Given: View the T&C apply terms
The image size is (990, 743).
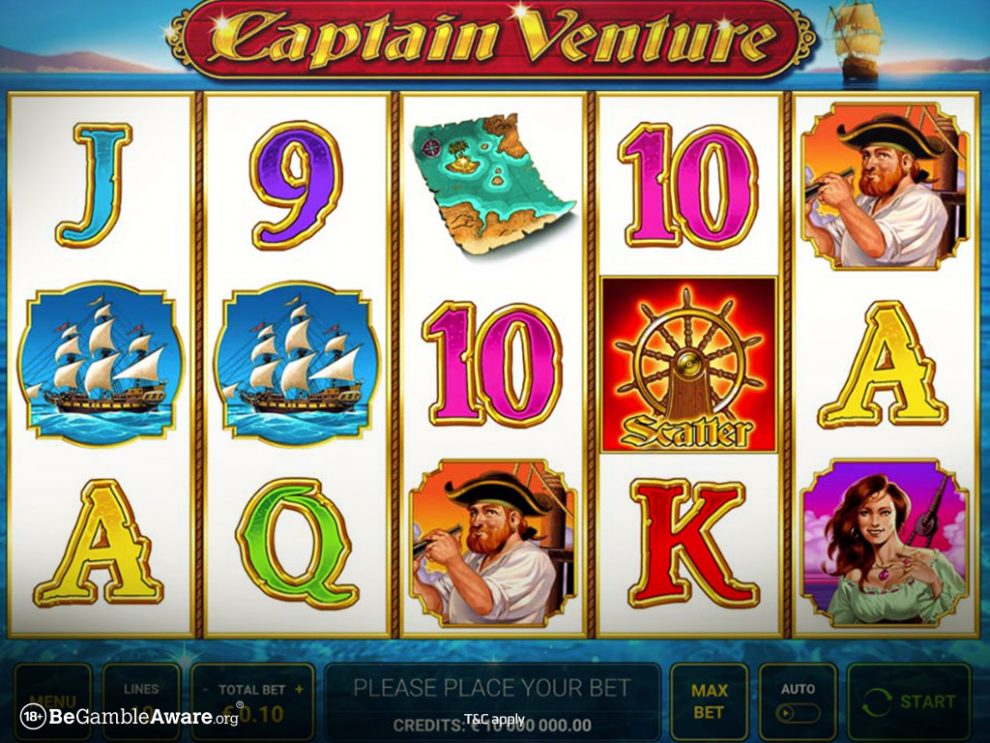Looking at the screenshot, I should click(x=494, y=719).
